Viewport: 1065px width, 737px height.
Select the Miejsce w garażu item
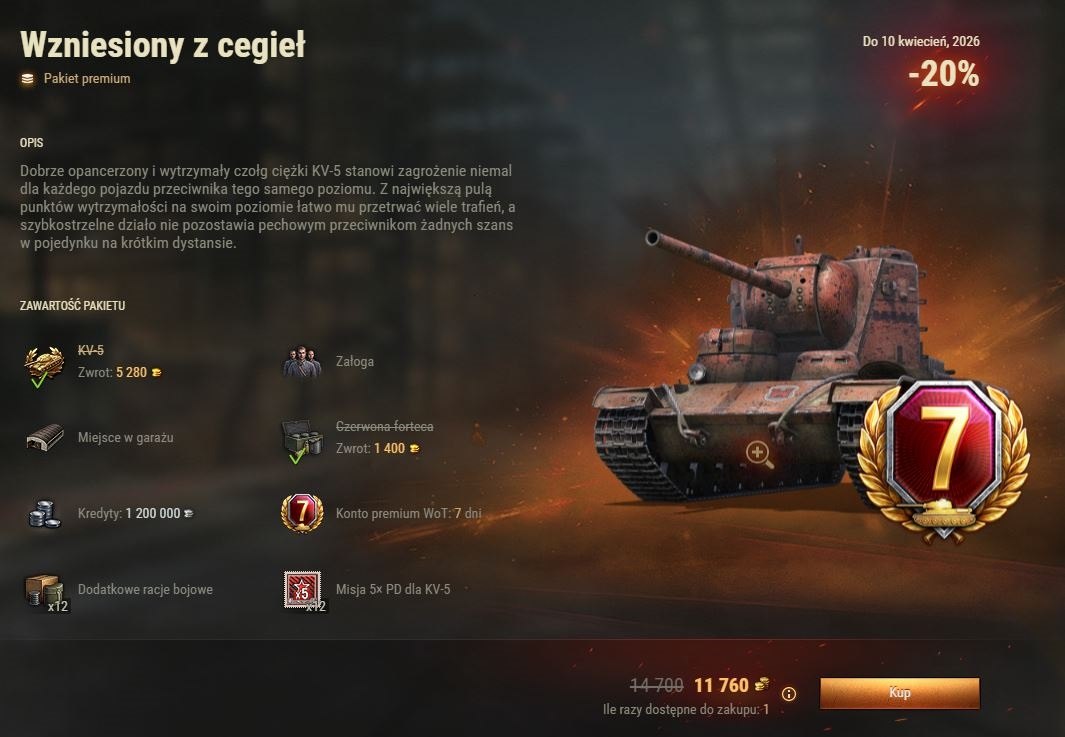(44, 438)
